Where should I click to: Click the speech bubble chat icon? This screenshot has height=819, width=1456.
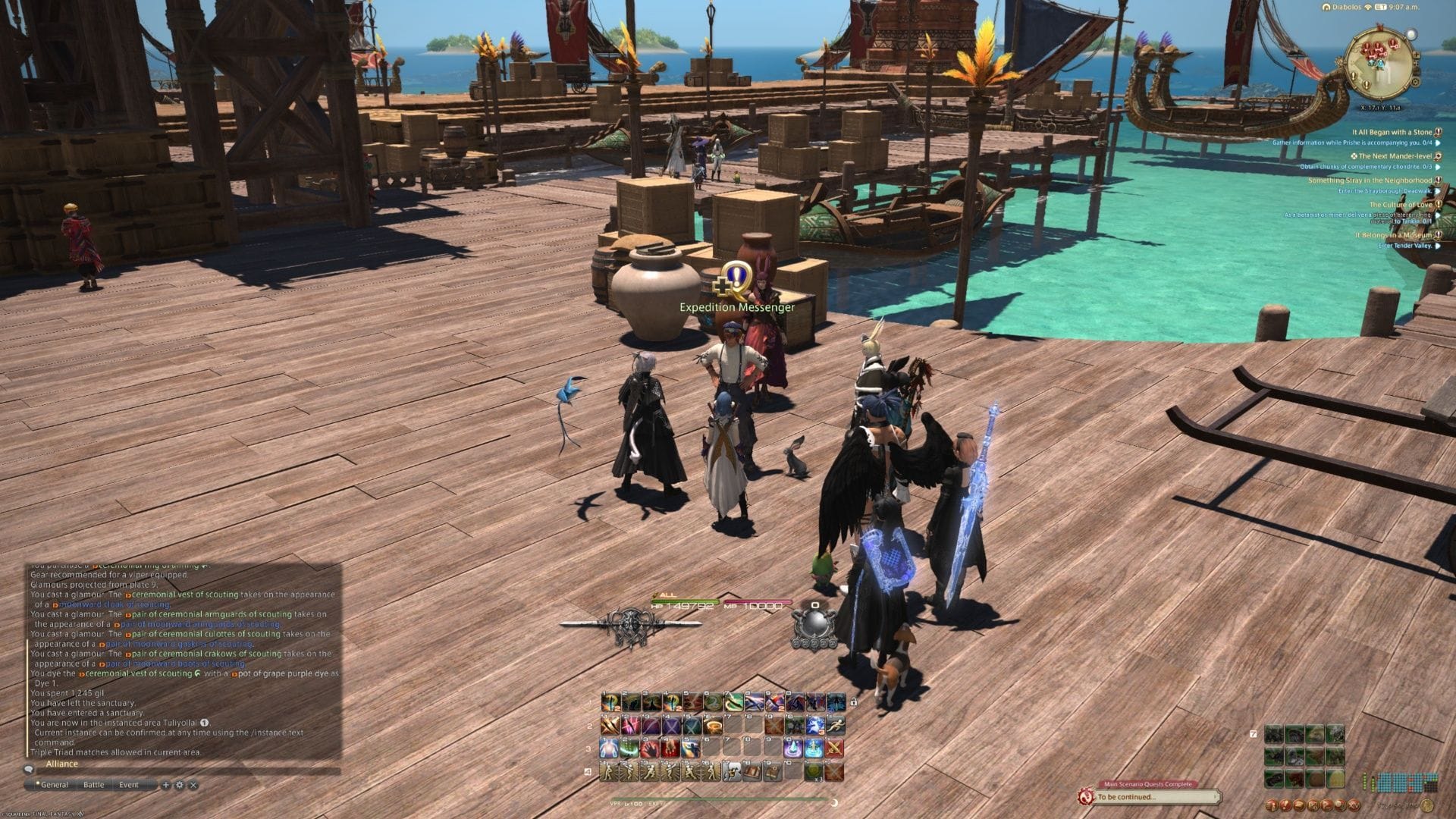point(28,769)
